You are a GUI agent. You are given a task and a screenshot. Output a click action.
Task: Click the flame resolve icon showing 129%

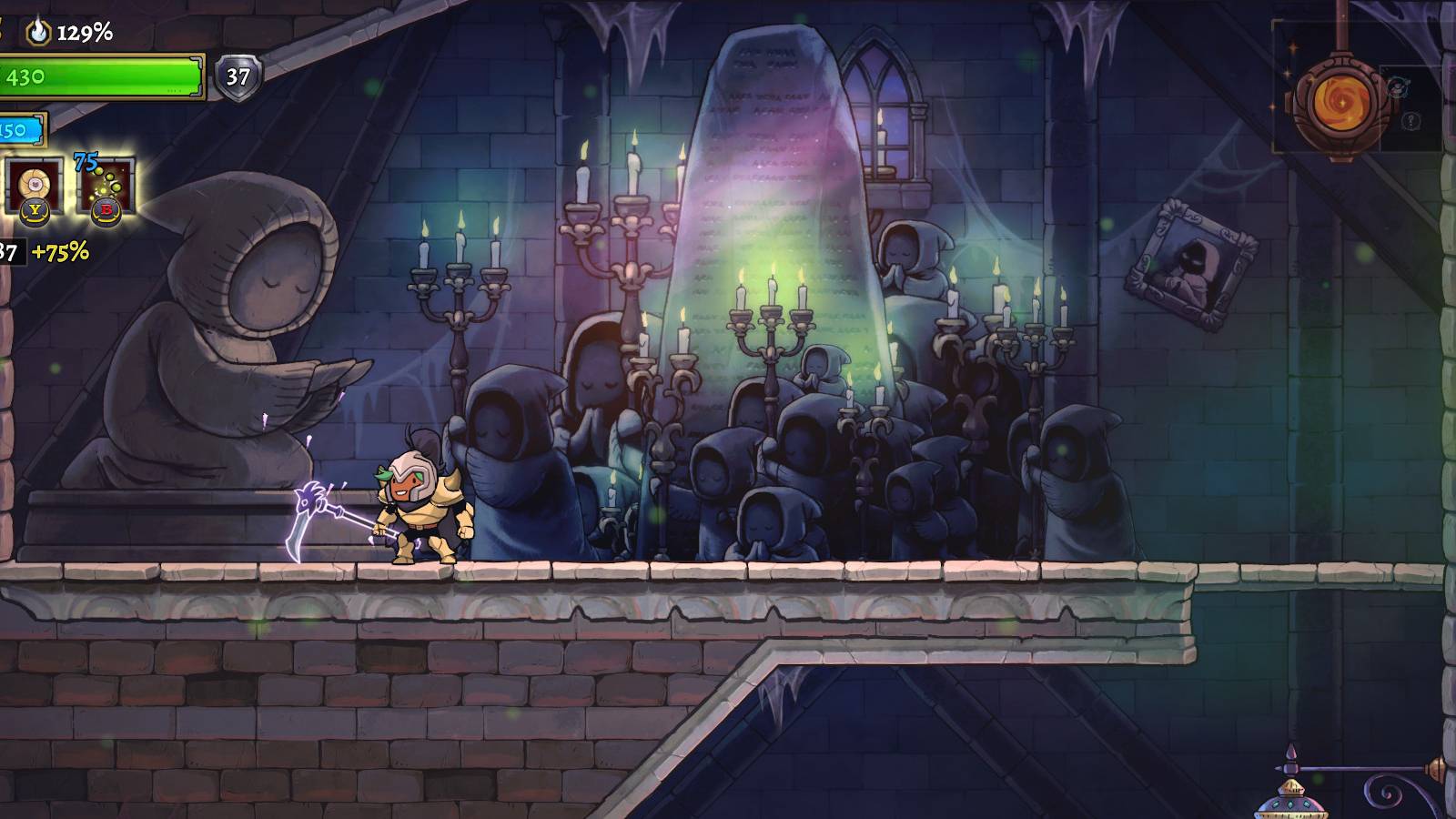37,31
